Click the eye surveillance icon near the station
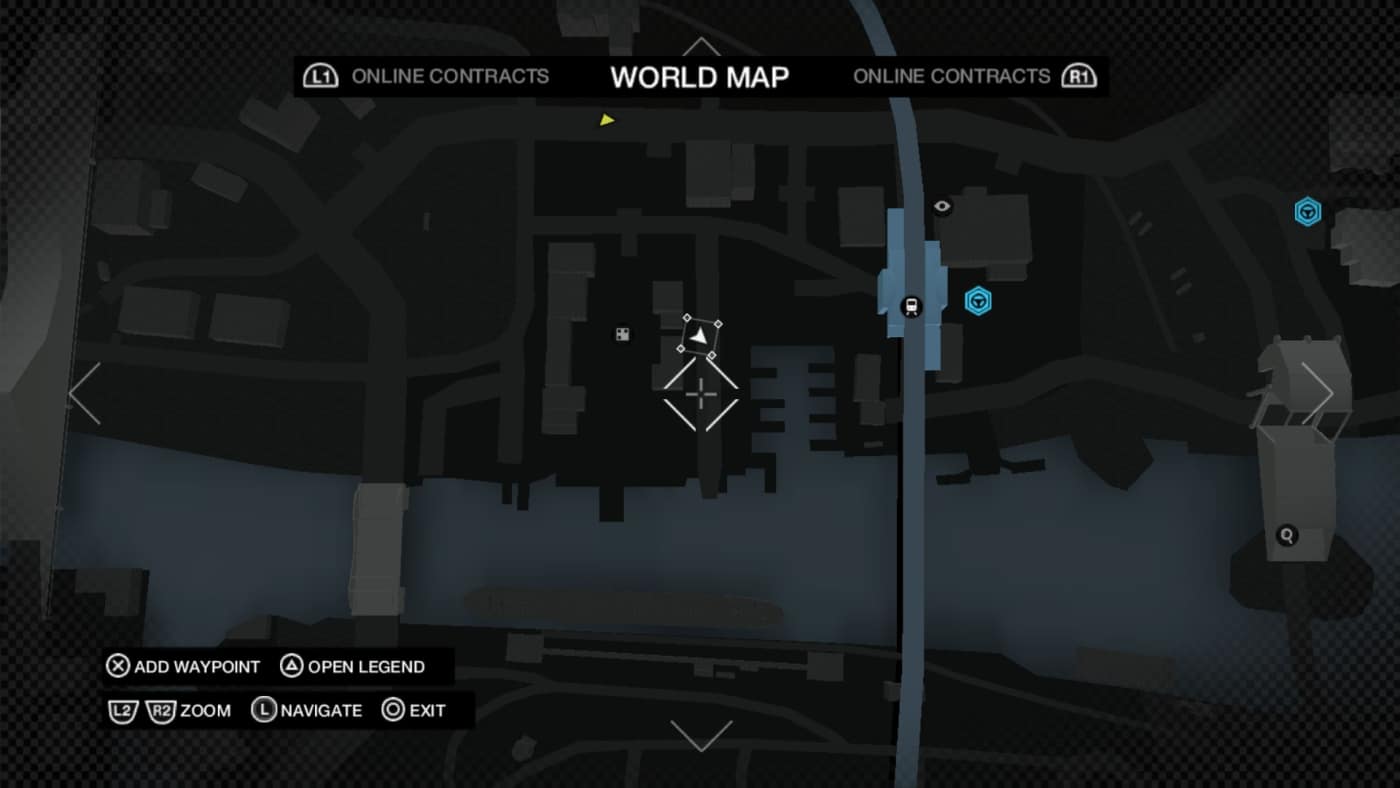 [x=941, y=205]
